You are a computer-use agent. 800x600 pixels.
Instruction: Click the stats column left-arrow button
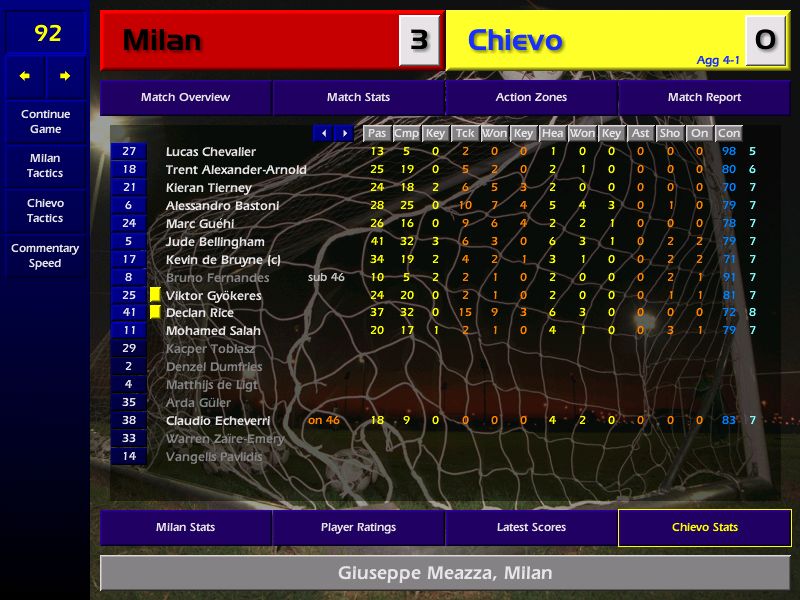point(323,133)
